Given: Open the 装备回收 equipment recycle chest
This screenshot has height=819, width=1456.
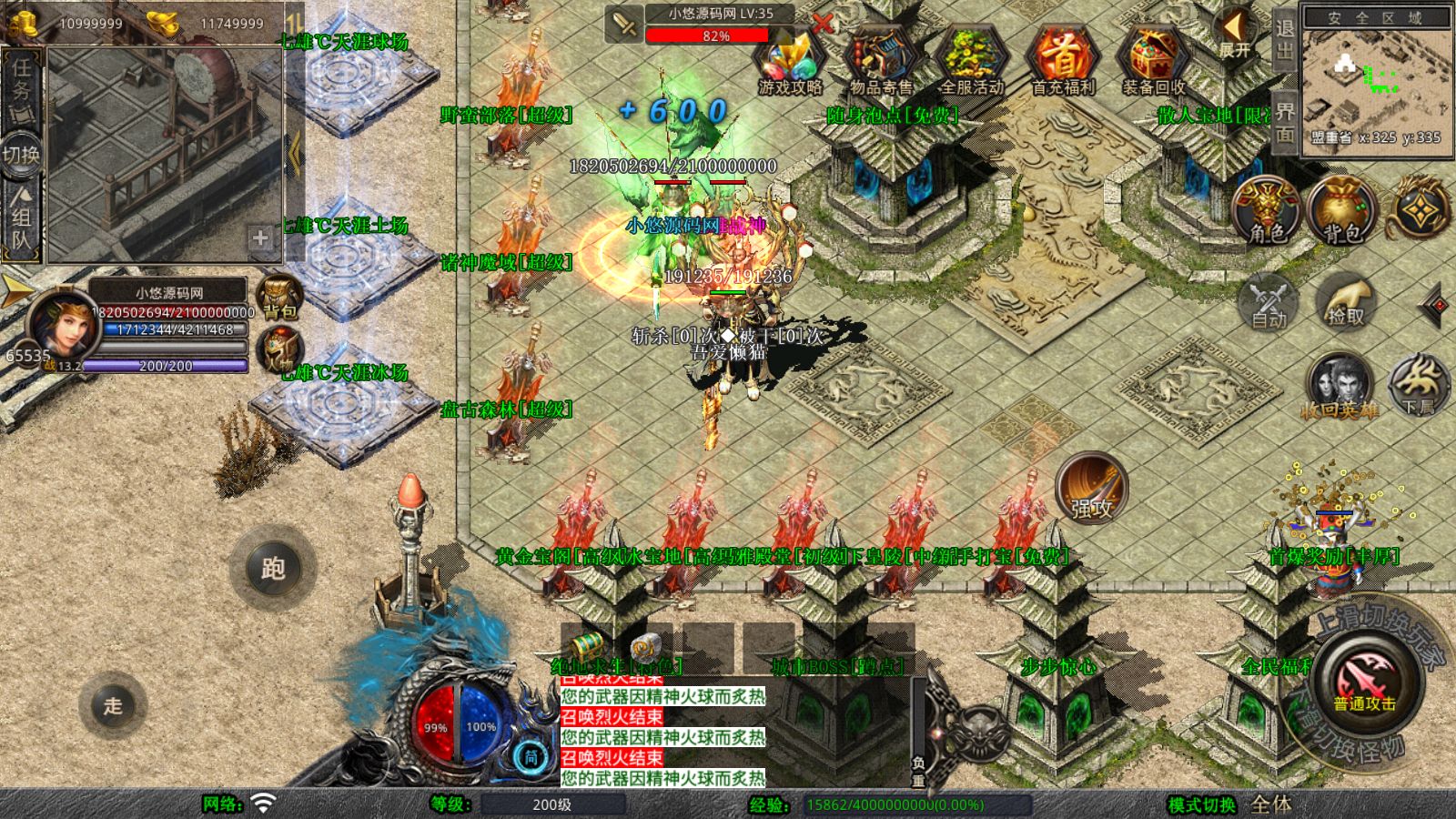Looking at the screenshot, I should point(1154,60).
